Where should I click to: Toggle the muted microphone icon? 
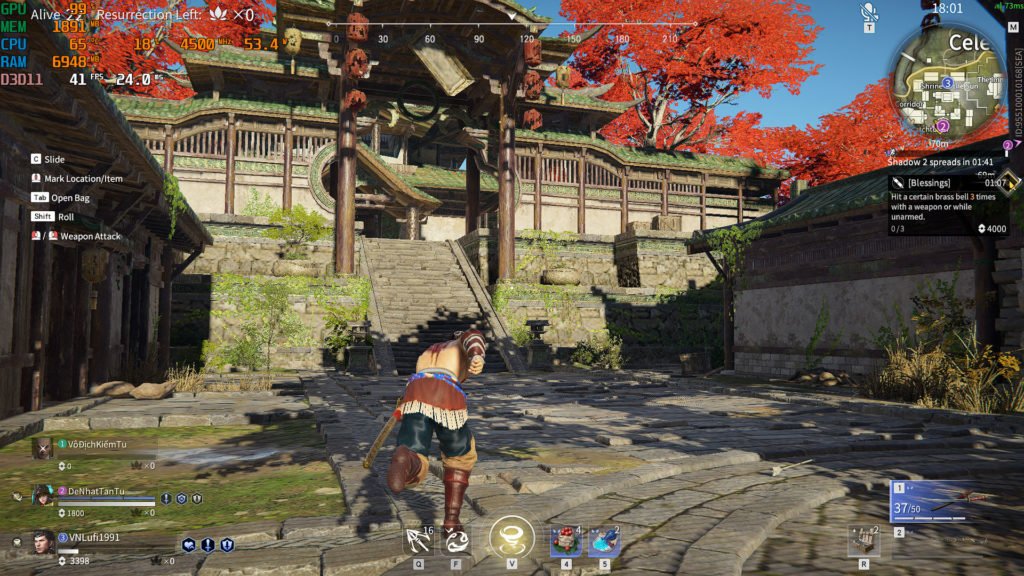coord(869,11)
